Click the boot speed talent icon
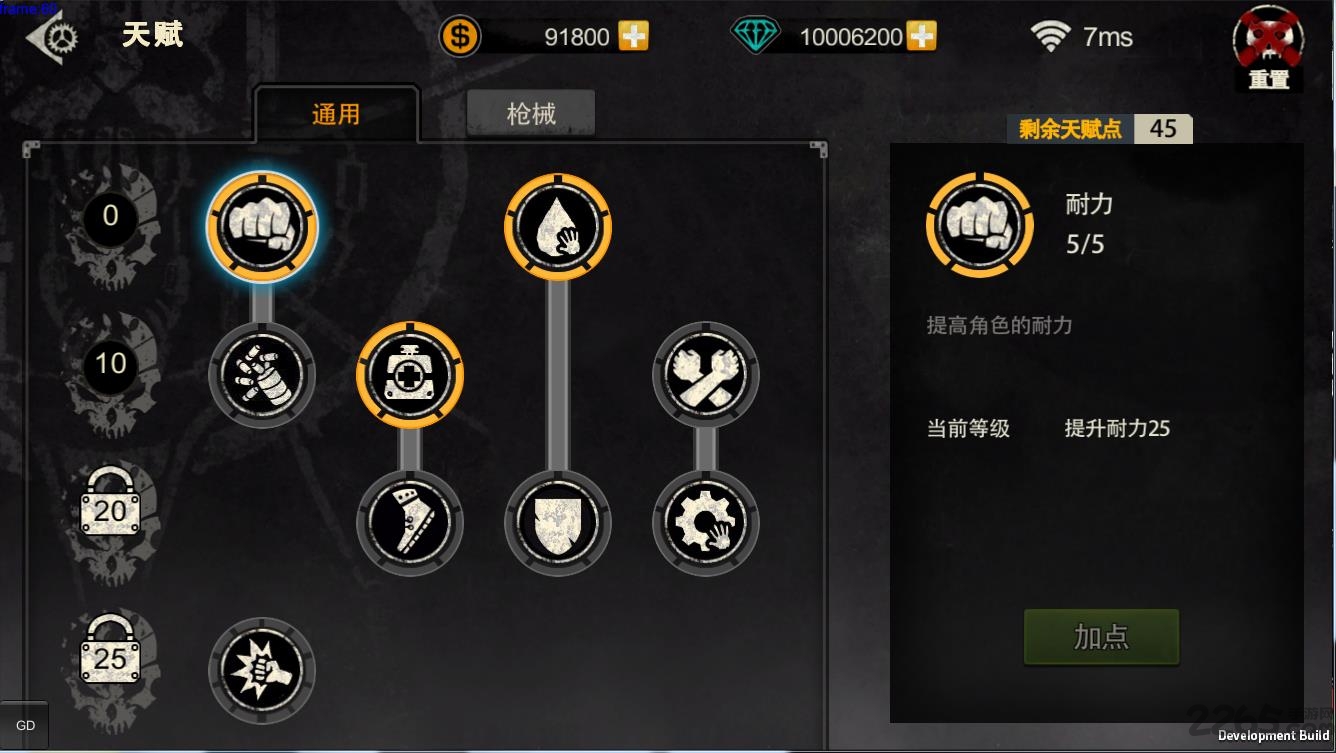This screenshot has height=753, width=1336. click(410, 523)
